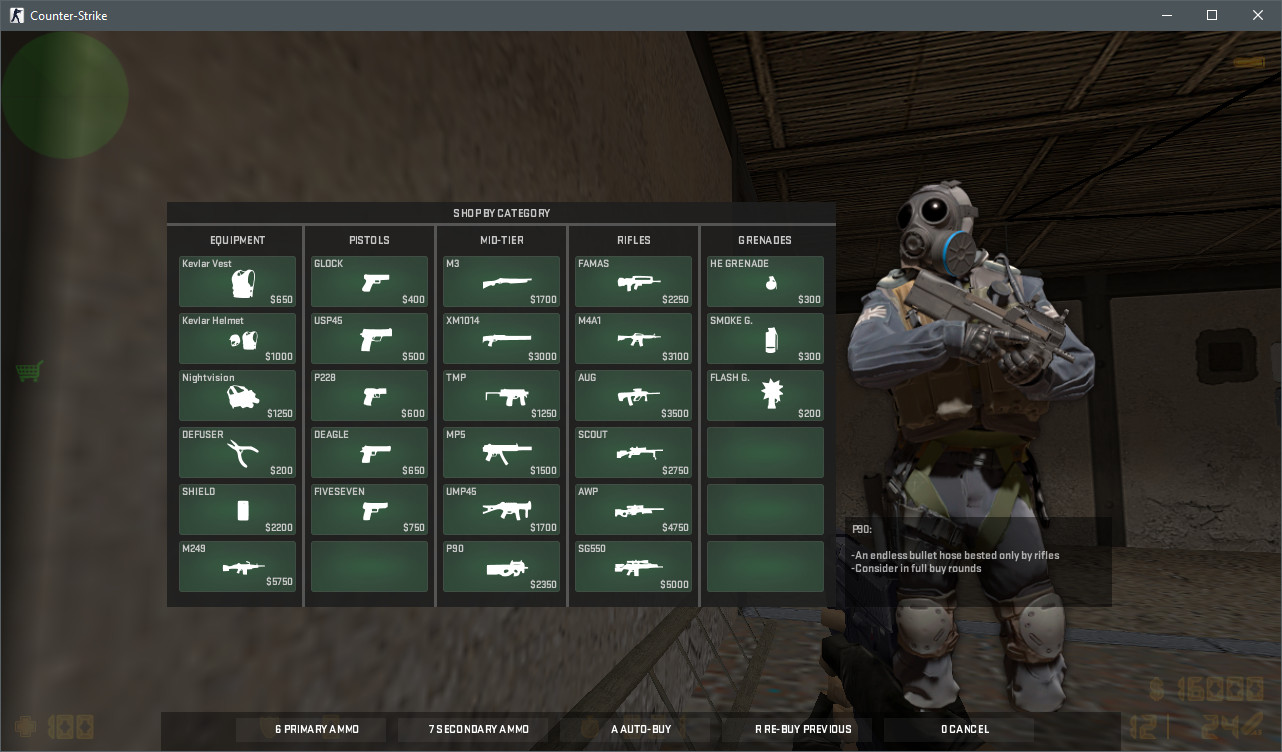This screenshot has height=752, width=1282.
Task: Purchase the HE Grenade
Action: pyautogui.click(x=765, y=281)
